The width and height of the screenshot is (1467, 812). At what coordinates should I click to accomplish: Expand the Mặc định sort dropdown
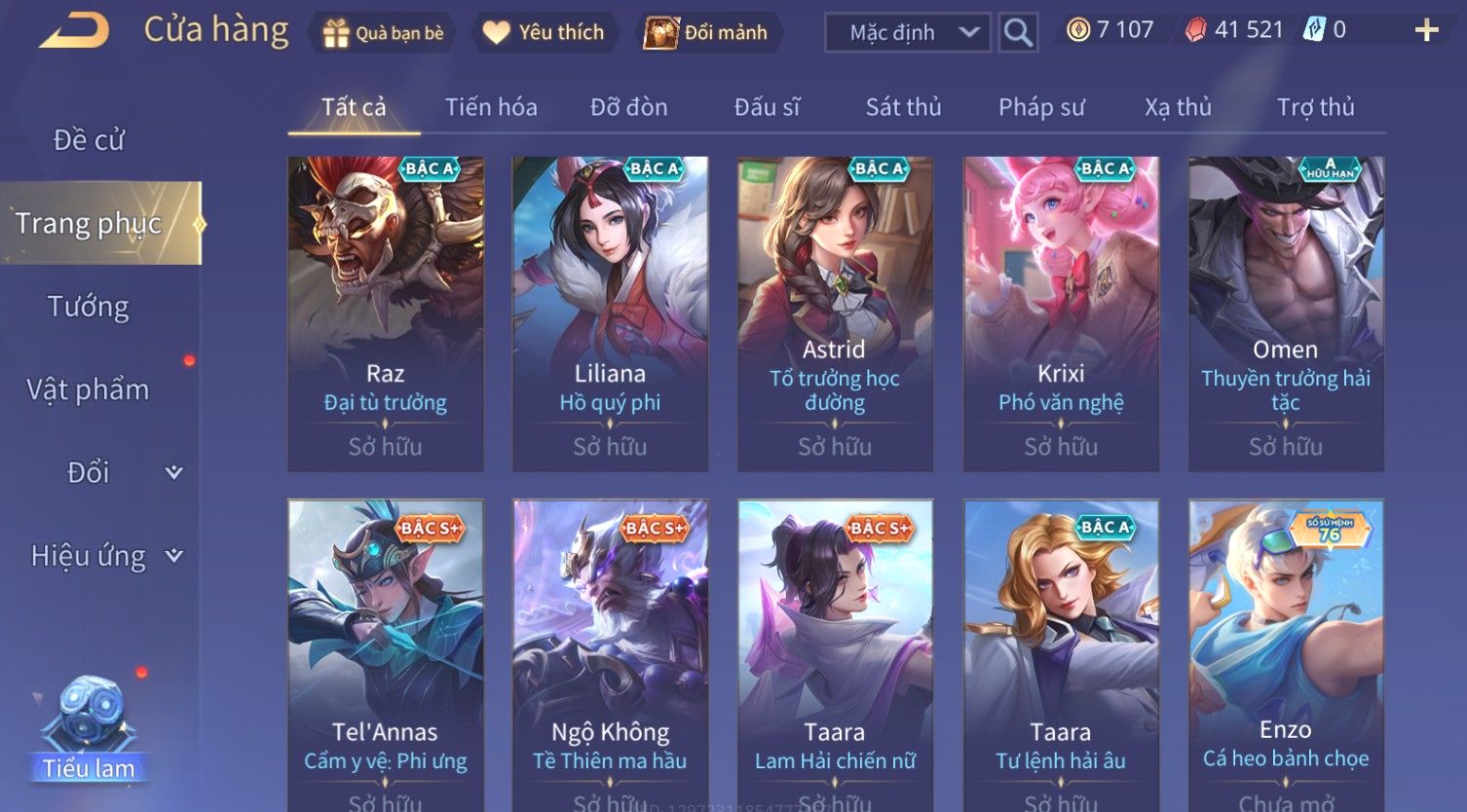[907, 33]
